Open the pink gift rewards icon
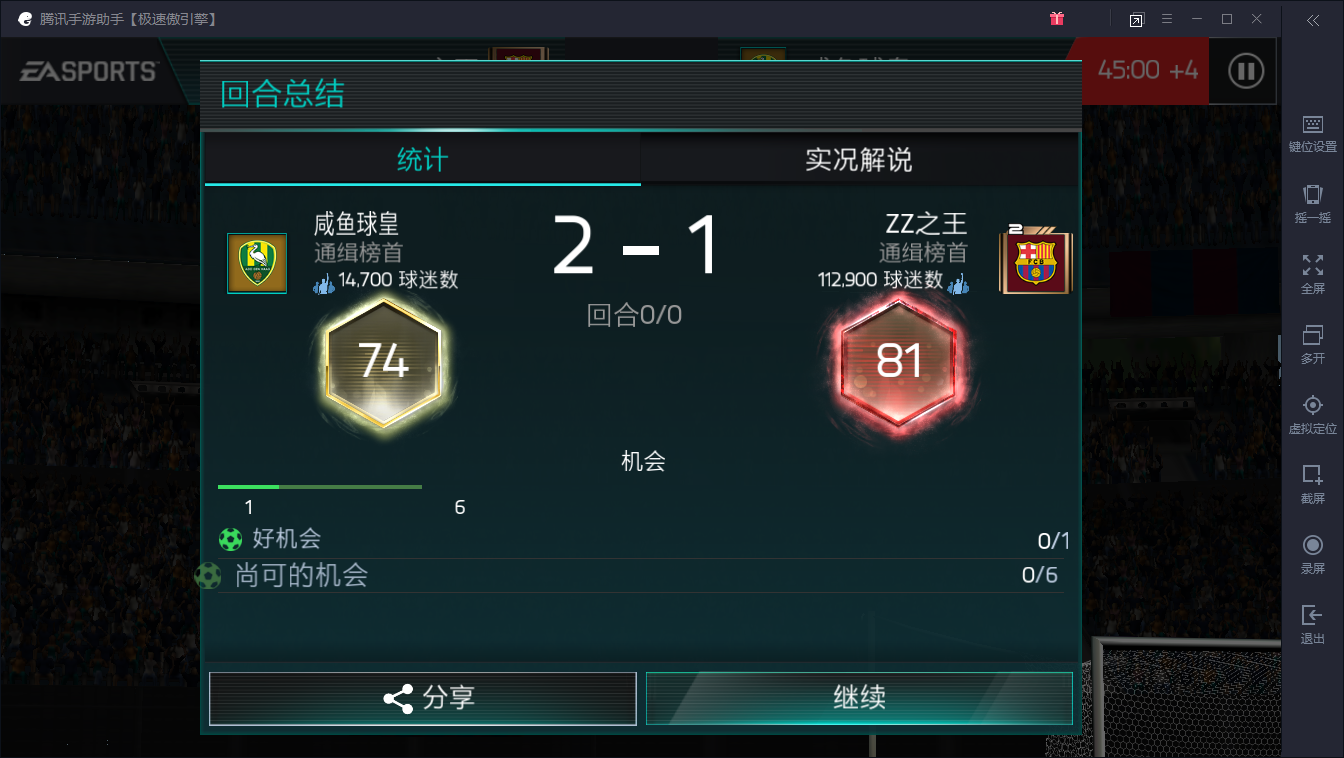 1057,18
